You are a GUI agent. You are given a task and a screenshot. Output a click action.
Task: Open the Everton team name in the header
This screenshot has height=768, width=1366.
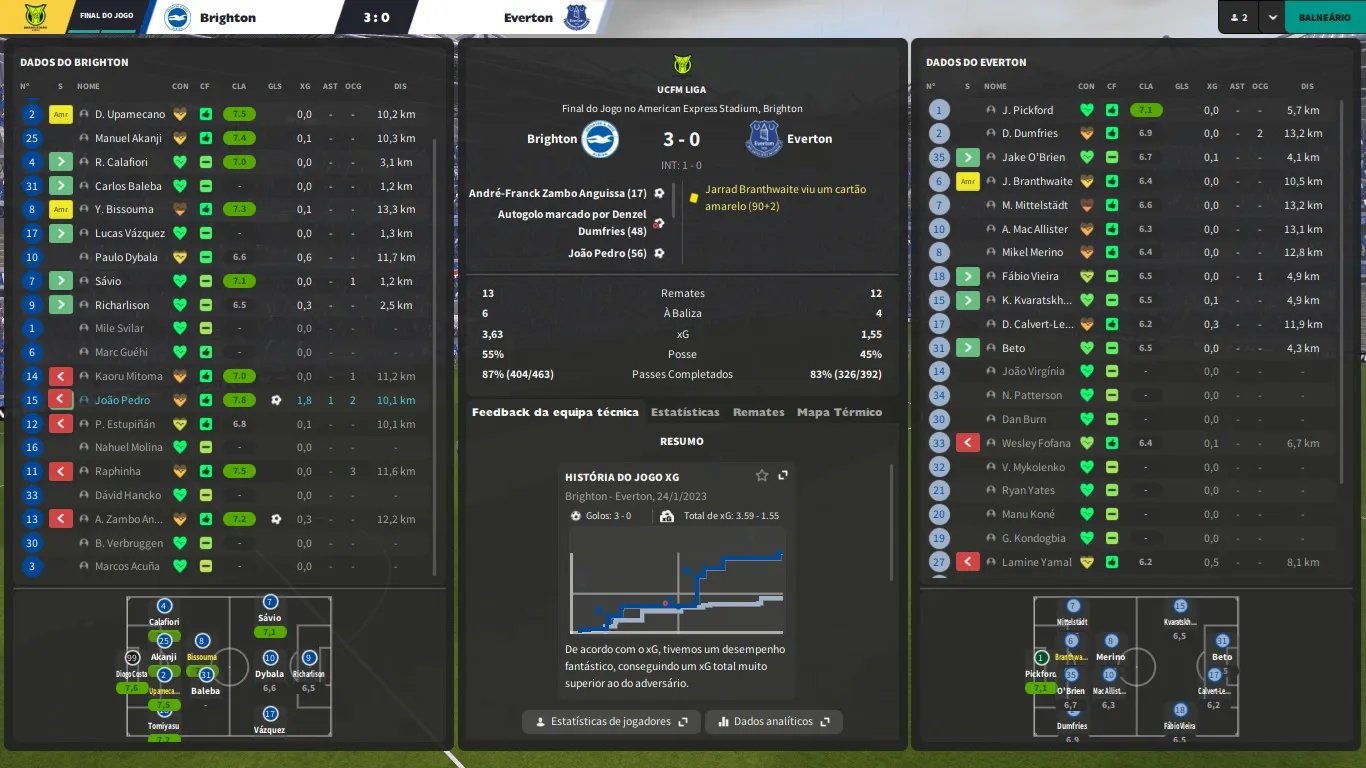(x=528, y=18)
